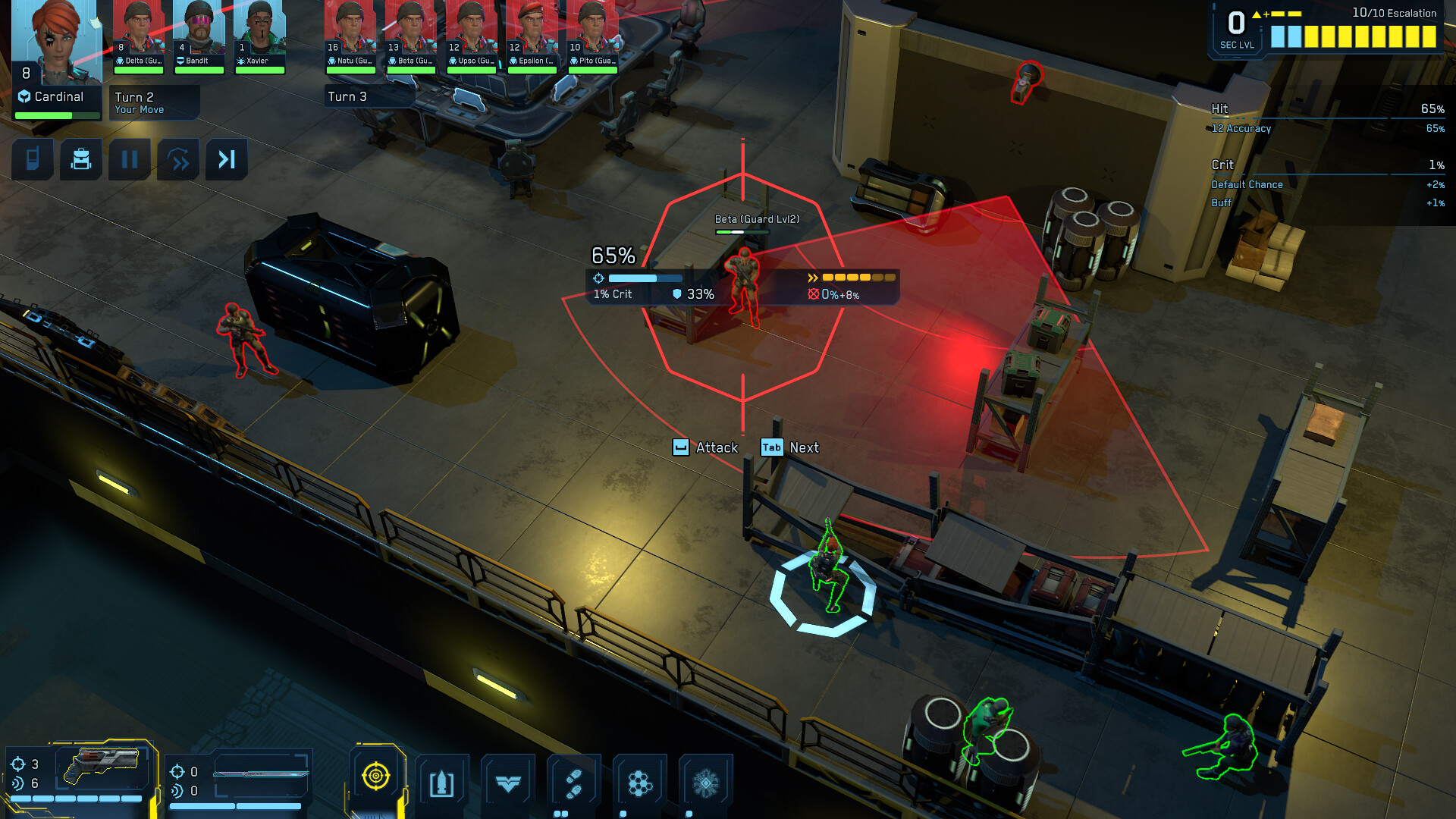Click the skip-turn double-chevron icon
This screenshot has width=1456, height=819.
coord(177,159)
